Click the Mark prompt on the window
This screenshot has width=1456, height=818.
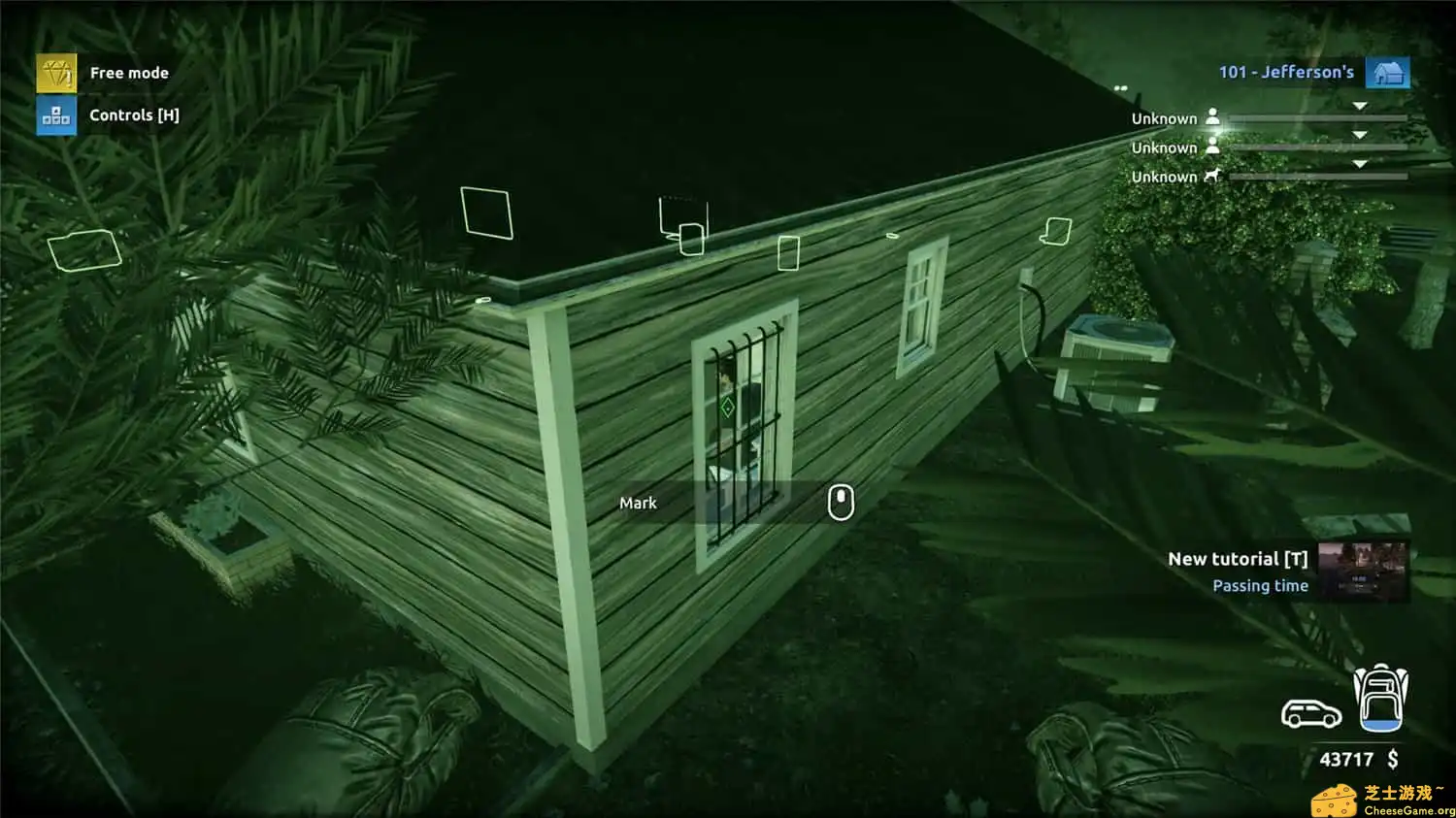click(638, 503)
